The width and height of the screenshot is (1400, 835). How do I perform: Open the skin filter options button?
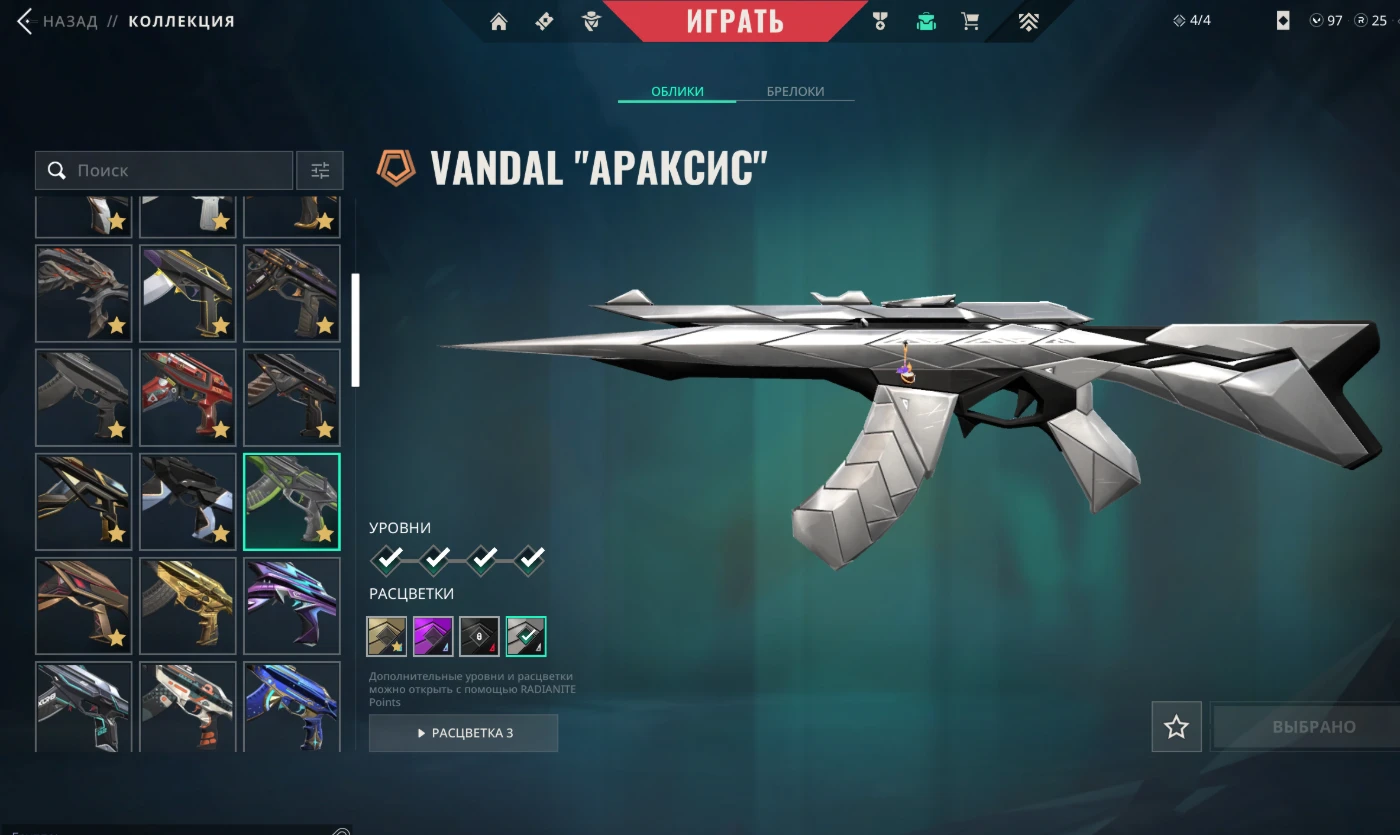tap(320, 171)
